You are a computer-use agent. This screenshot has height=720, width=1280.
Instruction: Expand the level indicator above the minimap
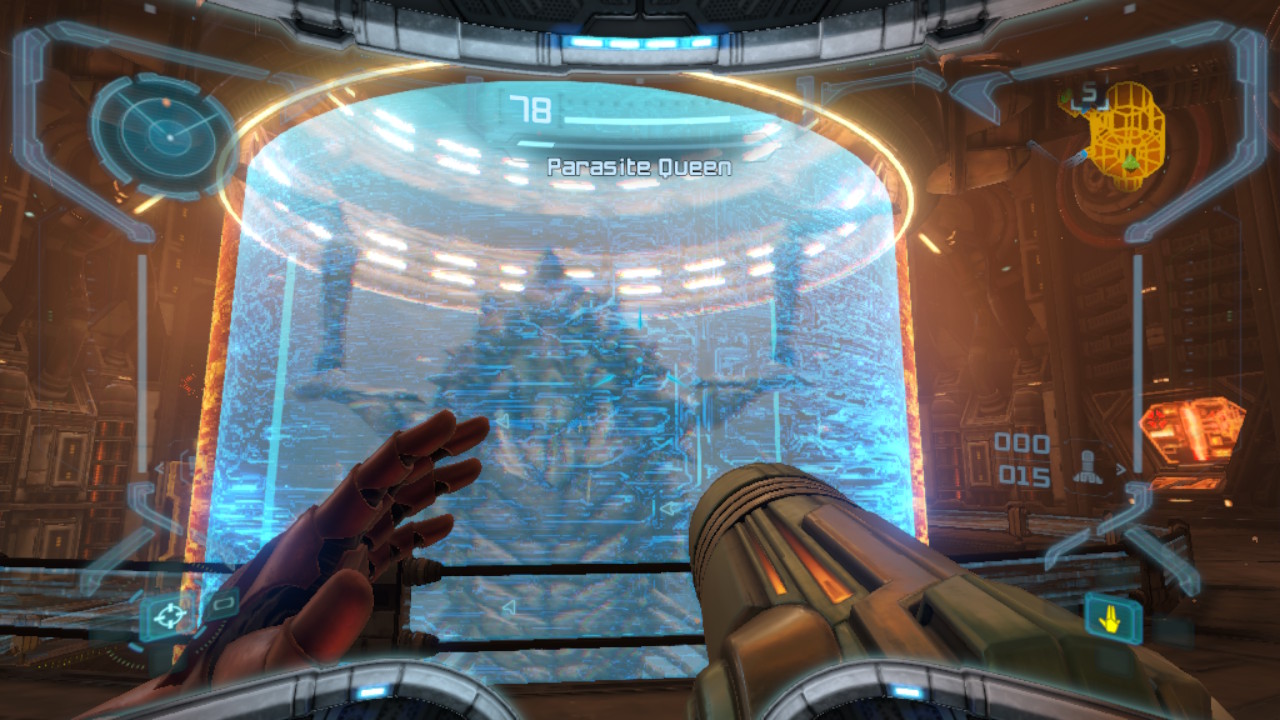tap(1087, 93)
